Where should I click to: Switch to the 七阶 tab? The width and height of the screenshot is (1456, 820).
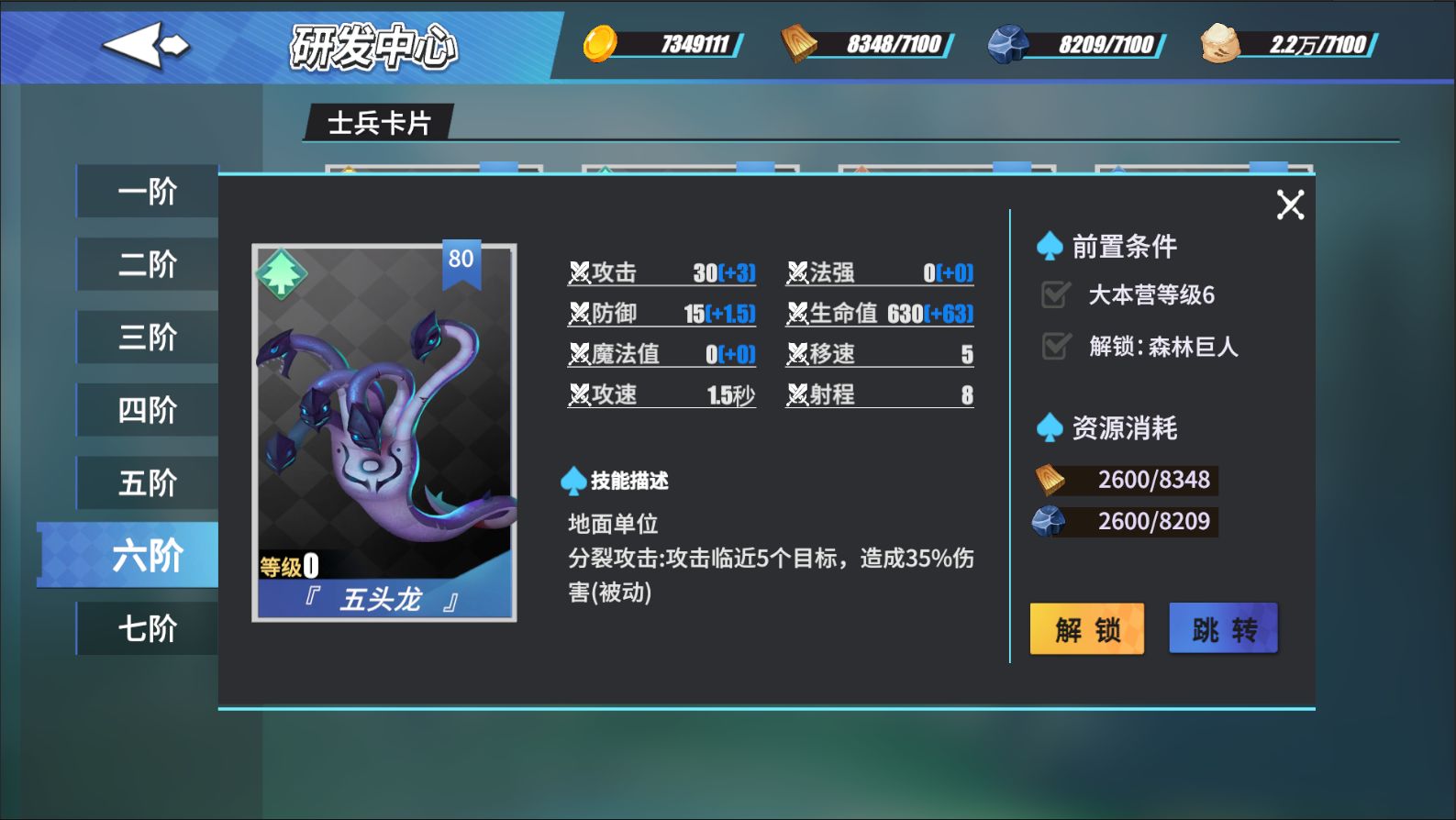[147, 627]
